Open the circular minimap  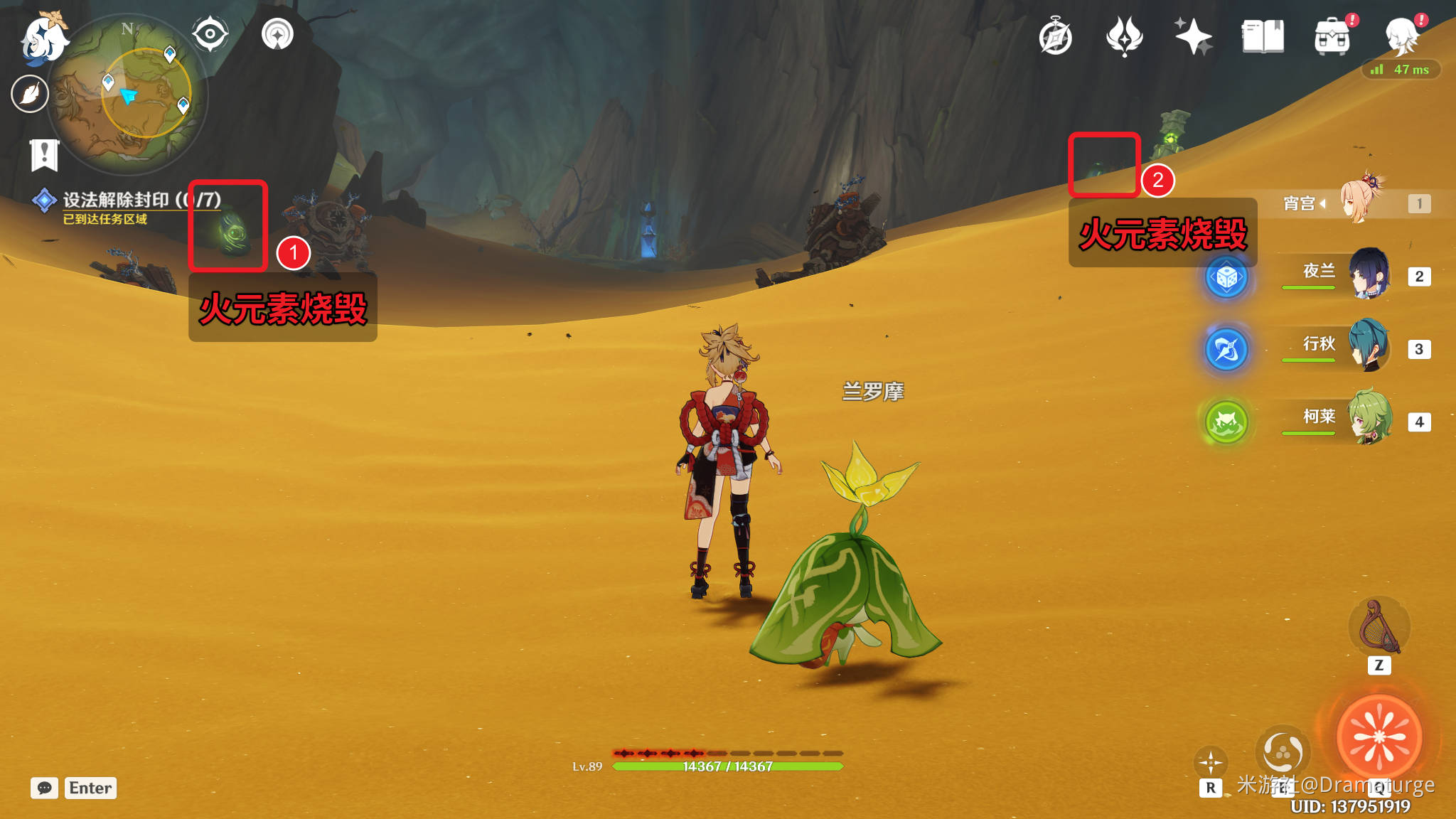tap(128, 94)
